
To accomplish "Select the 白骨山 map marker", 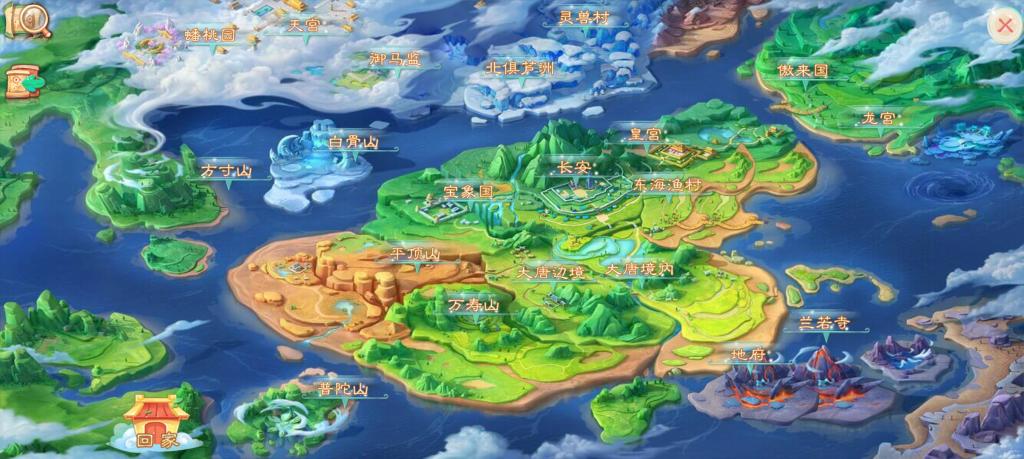I will pos(353,143).
